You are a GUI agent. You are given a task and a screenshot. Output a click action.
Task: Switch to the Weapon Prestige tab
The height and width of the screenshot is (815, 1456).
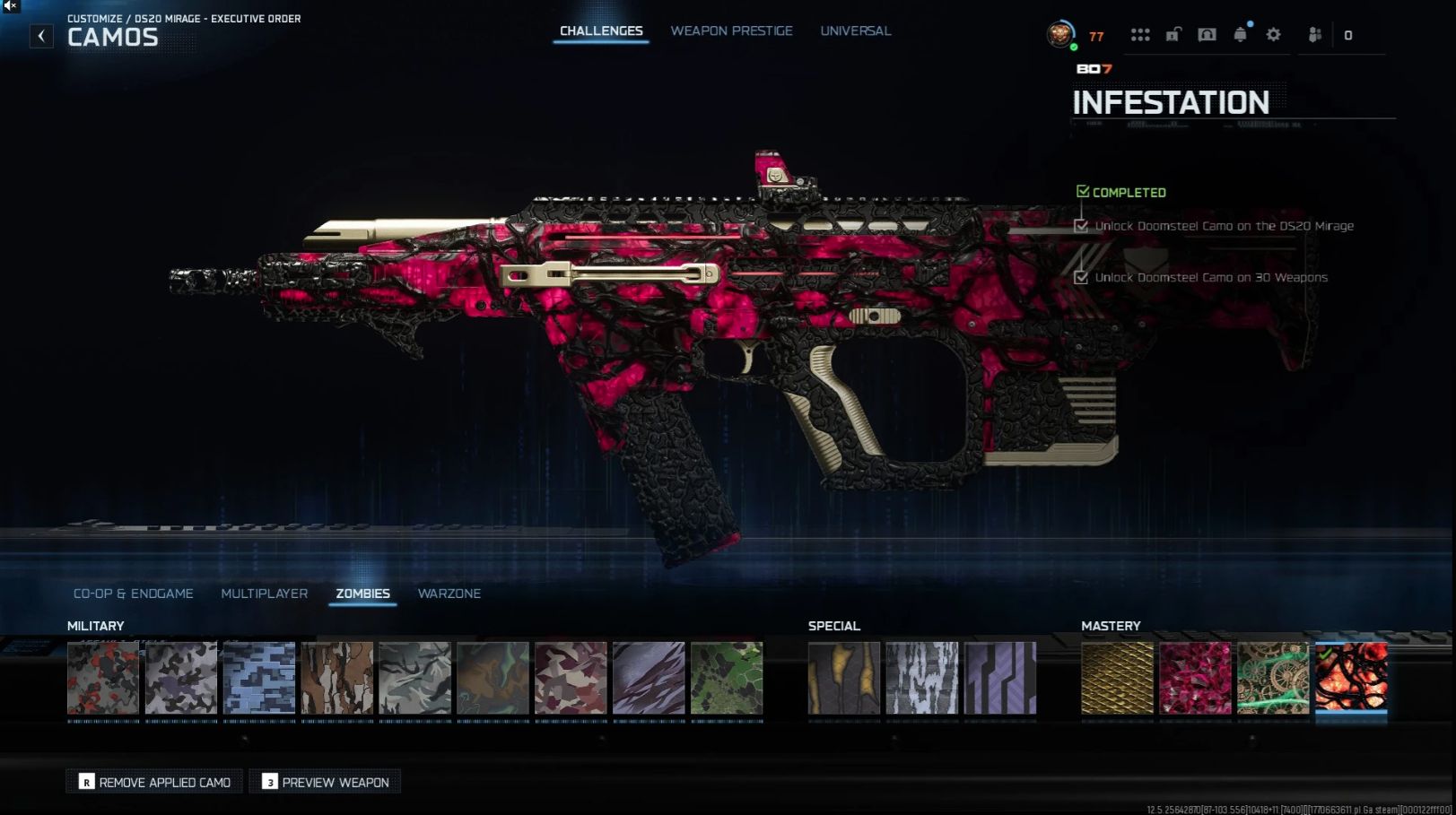tap(731, 31)
